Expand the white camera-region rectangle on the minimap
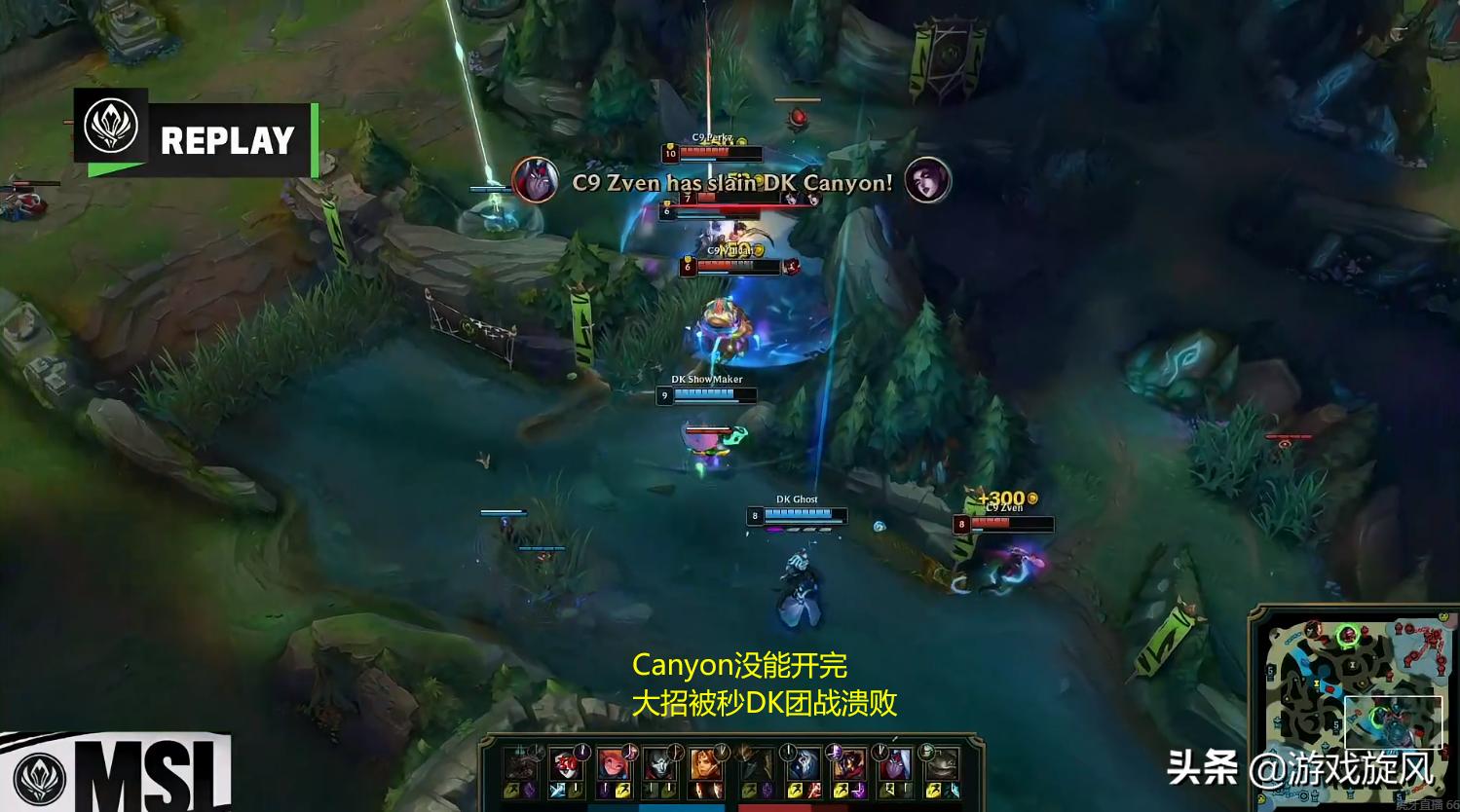 1393,722
